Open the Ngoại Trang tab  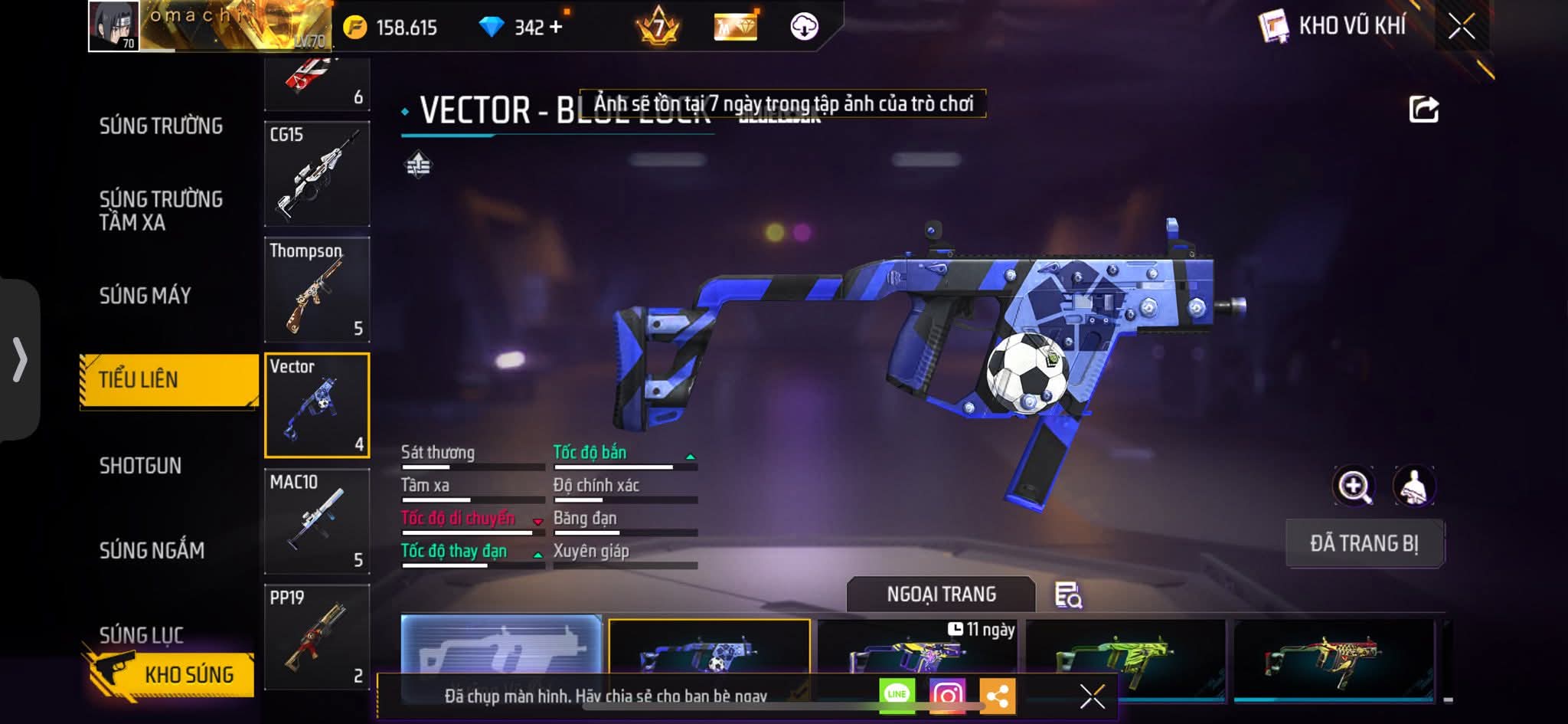click(941, 595)
